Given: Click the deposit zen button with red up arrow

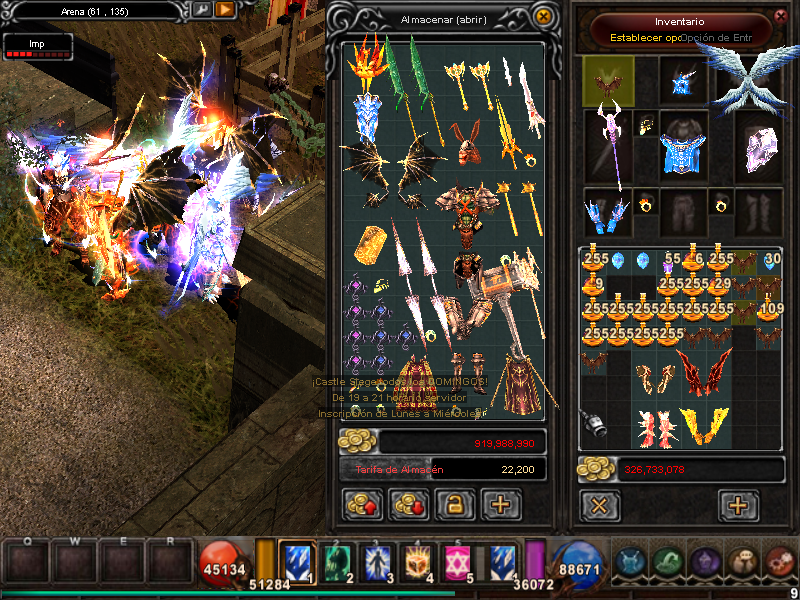Looking at the screenshot, I should click(x=361, y=505).
